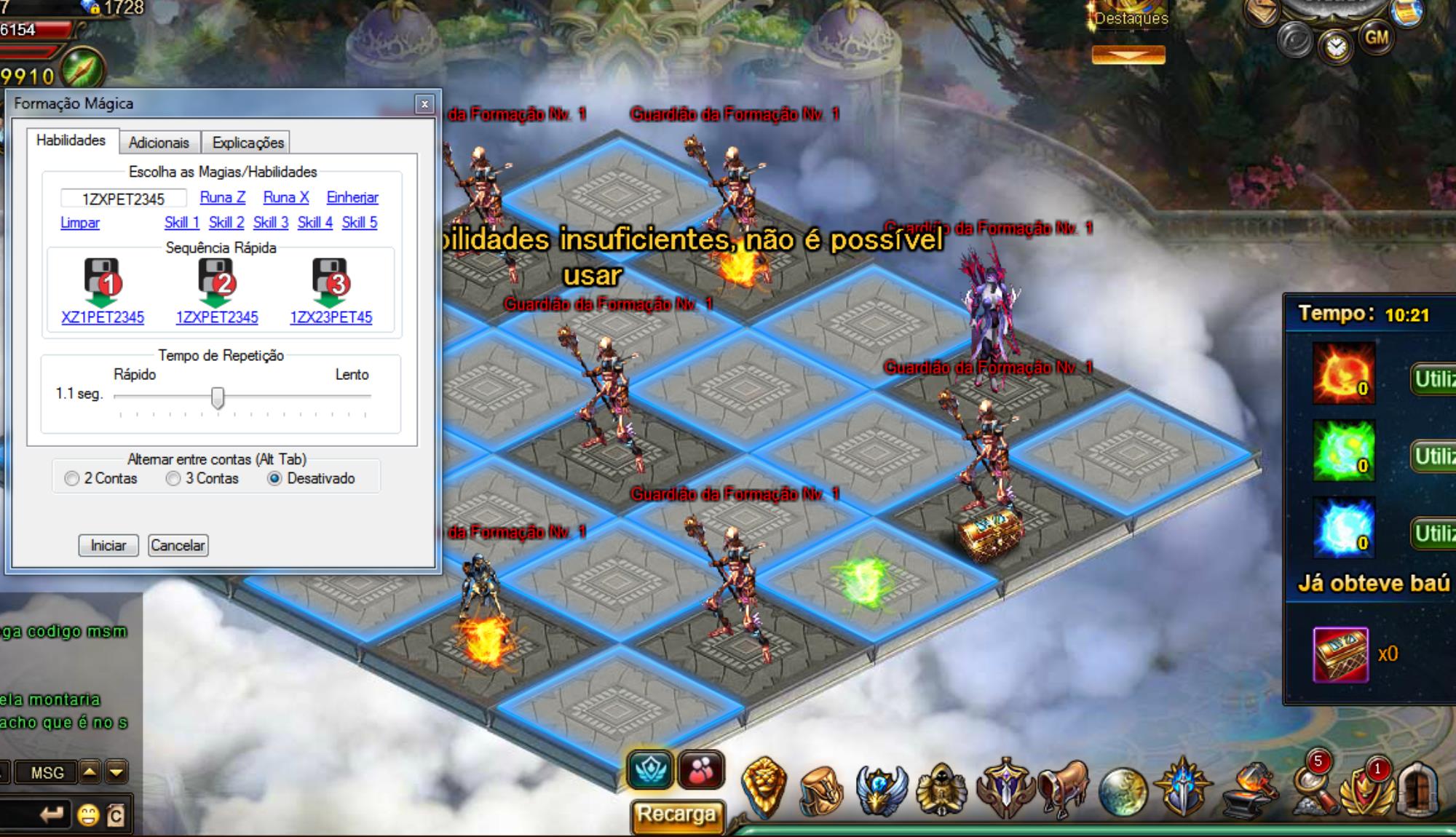Click the Runa Z link
The height and width of the screenshot is (837, 1456).
tap(223, 197)
